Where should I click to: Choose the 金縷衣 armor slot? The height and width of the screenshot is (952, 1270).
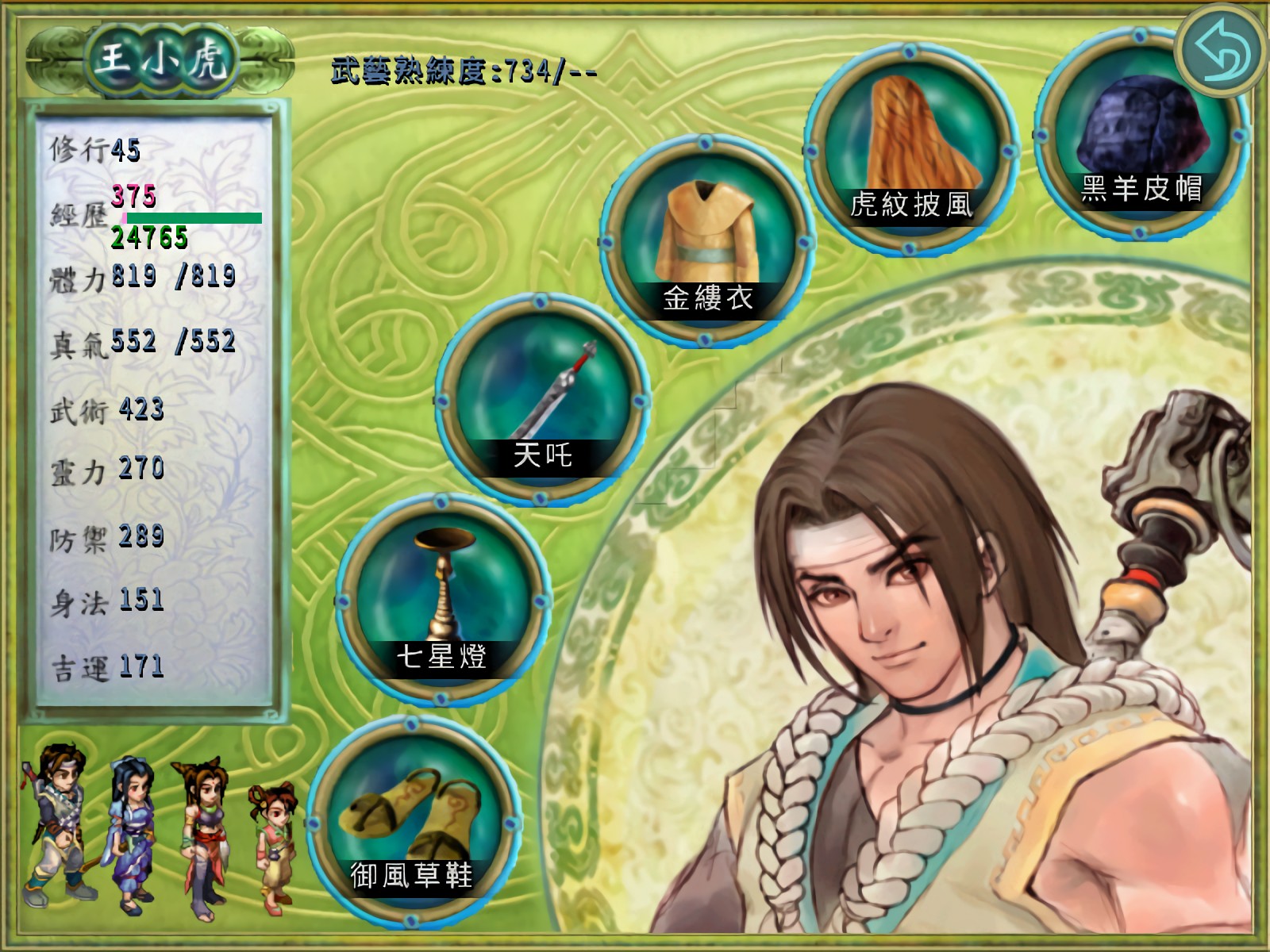pos(706,241)
